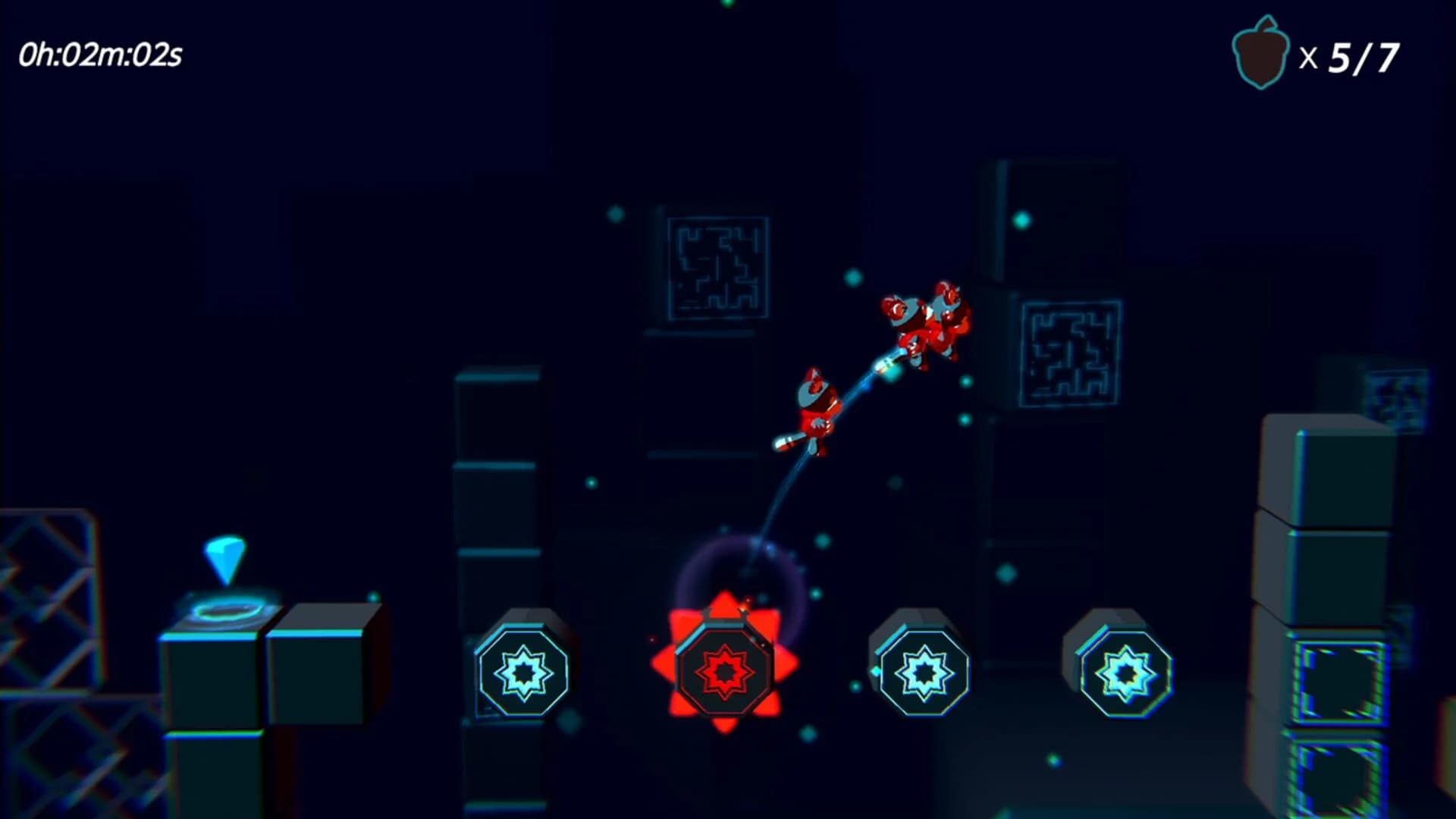1456x819 pixels.
Task: Click the blue star switch right of the hazard
Action: pyautogui.click(x=923, y=671)
